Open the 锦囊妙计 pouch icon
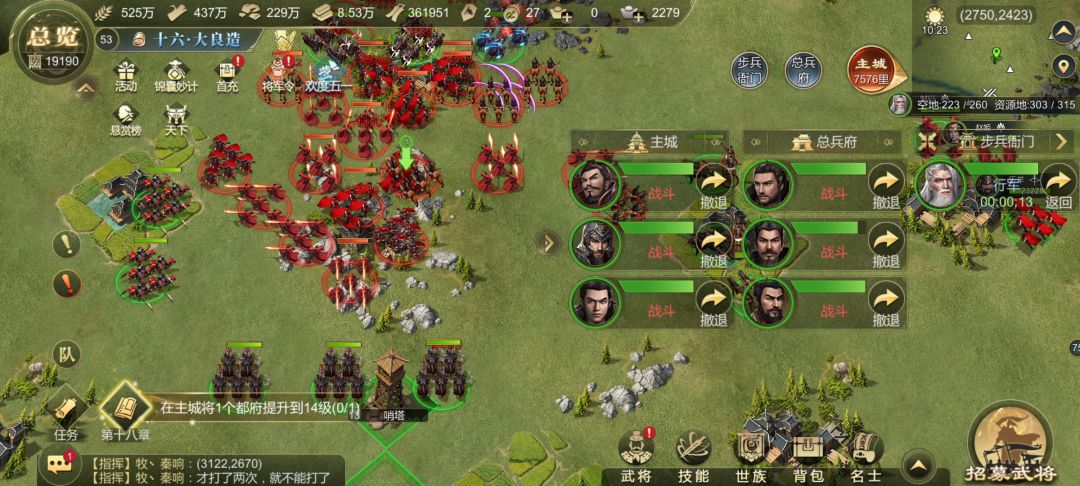1080x486 pixels. pyautogui.click(x=176, y=74)
